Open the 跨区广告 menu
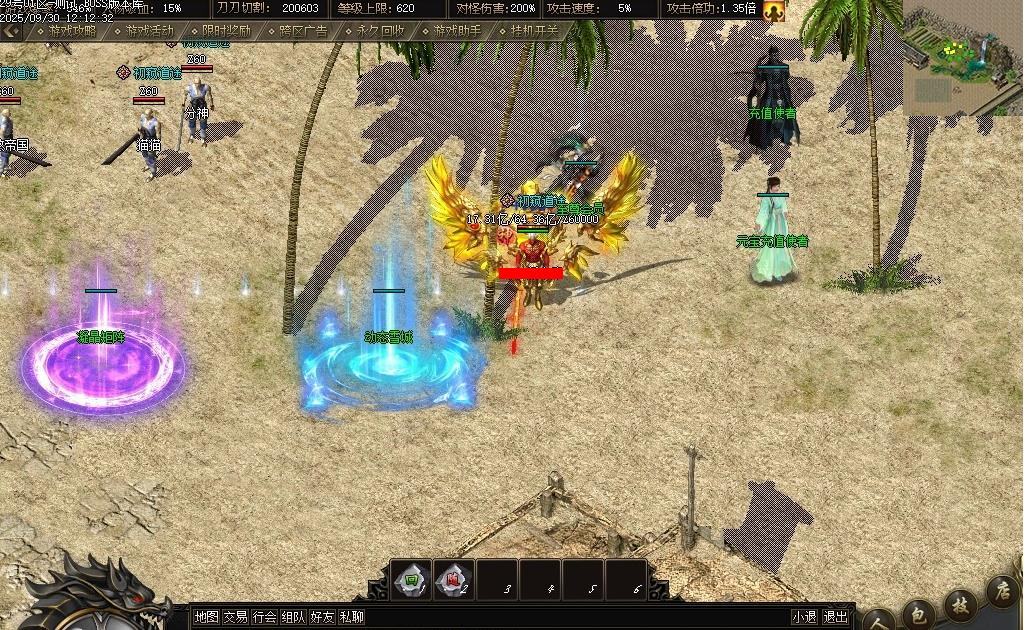The width and height of the screenshot is (1029, 630). (303, 31)
